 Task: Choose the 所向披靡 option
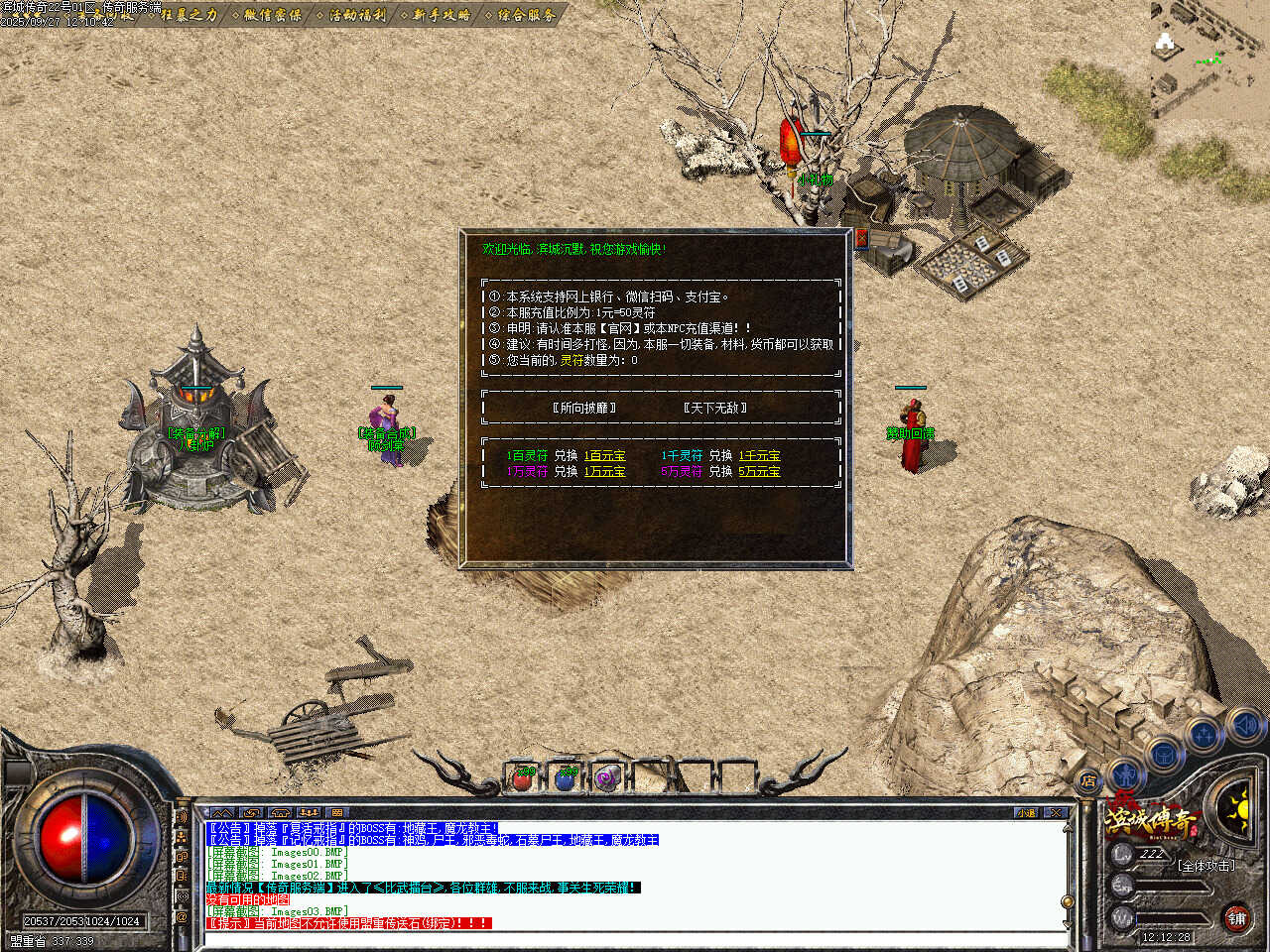[583, 408]
